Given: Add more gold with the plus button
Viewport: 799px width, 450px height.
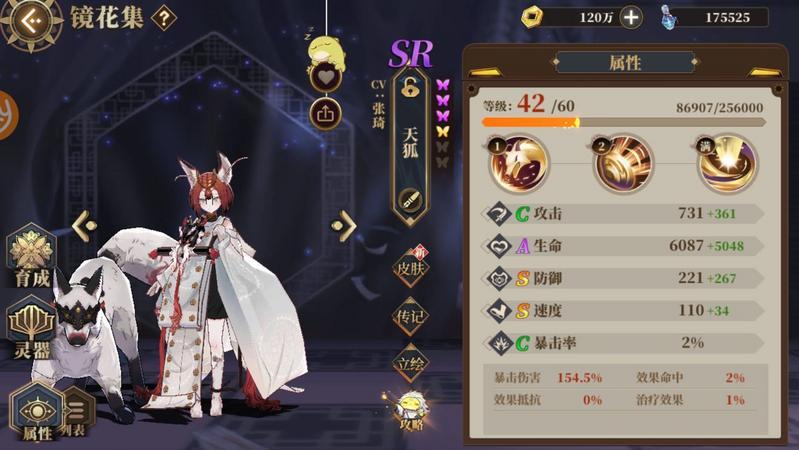Looking at the screenshot, I should (x=631, y=17).
